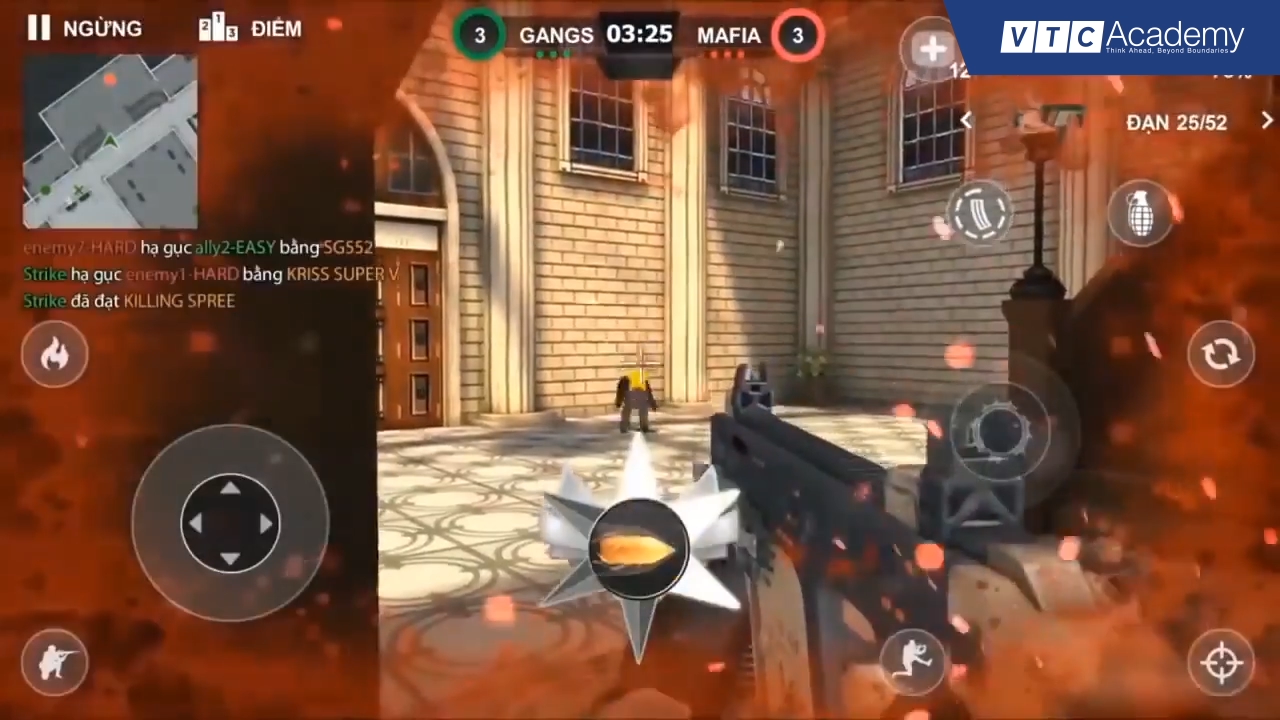Screen dimensions: 1280x720
Task: Activate the aim-down-sights crosshair icon
Action: click(x=1222, y=662)
